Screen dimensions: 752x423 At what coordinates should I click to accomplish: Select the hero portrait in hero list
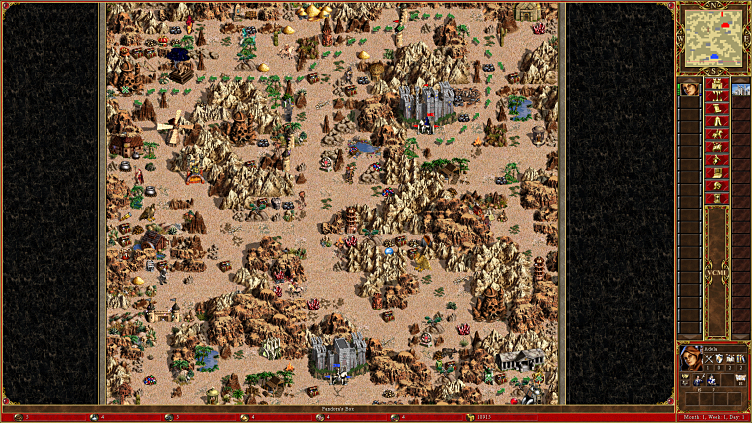pos(689,89)
